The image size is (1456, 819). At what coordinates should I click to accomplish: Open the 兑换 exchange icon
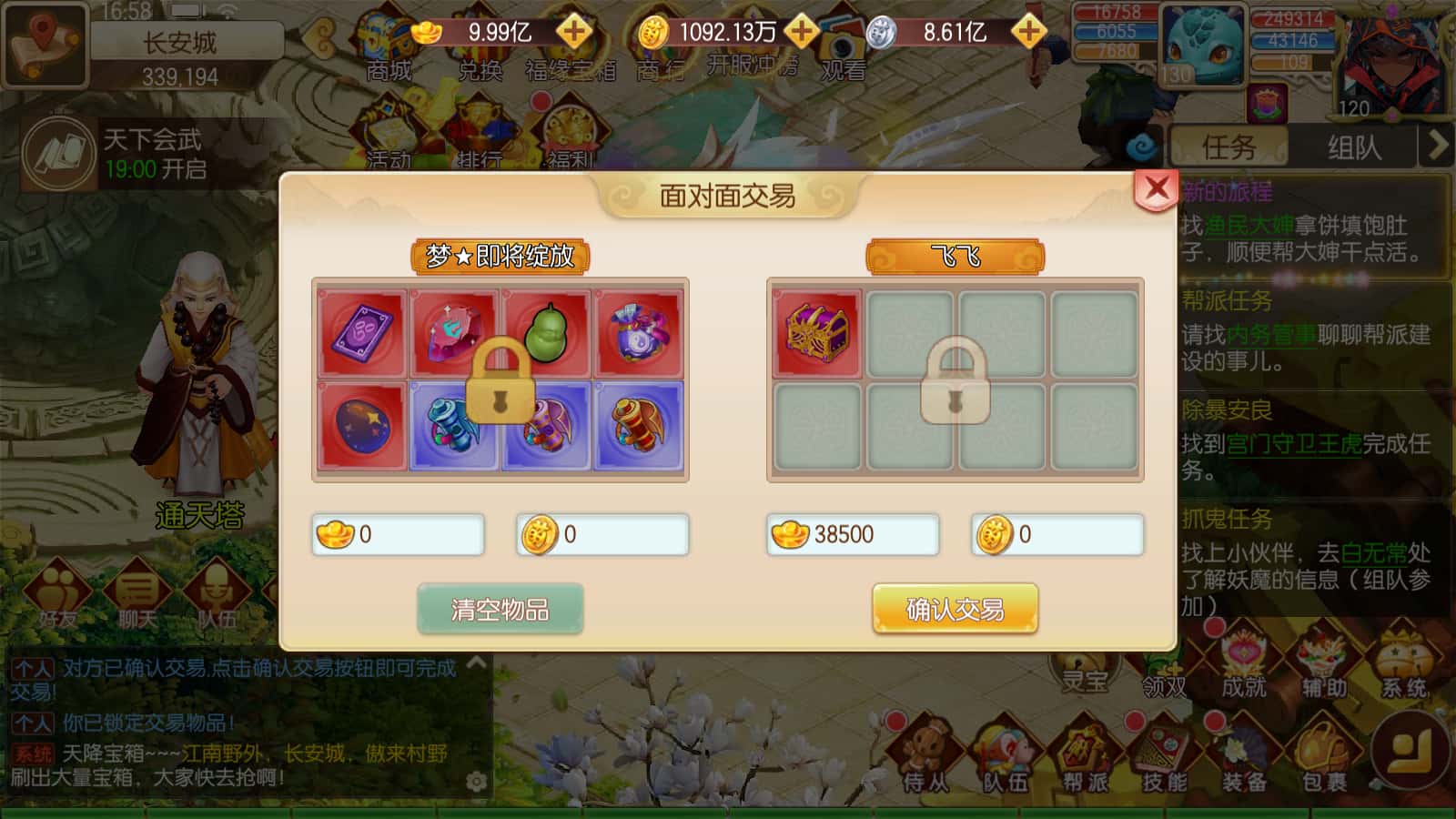point(480,43)
